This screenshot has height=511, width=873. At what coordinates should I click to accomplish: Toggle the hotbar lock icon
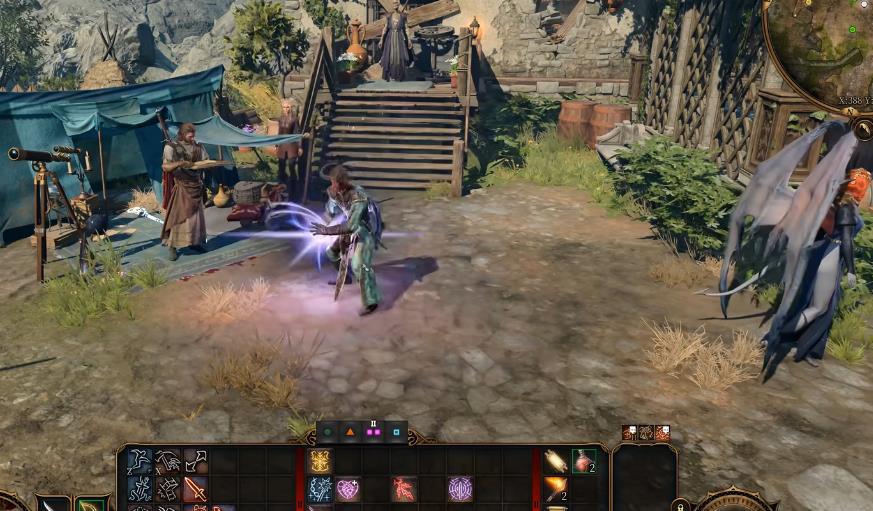[x=681, y=505]
